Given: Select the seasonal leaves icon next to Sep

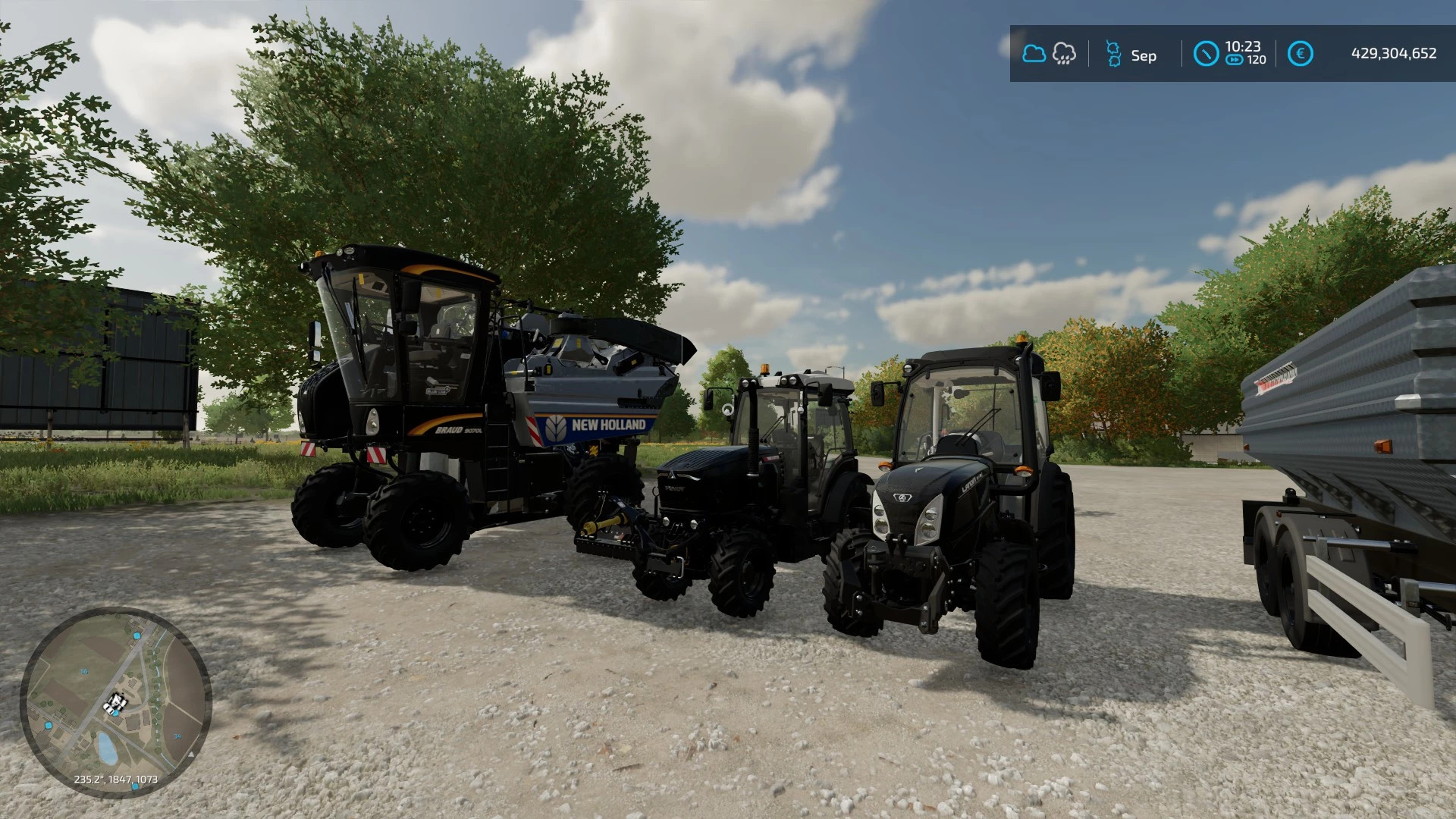Looking at the screenshot, I should (1113, 53).
